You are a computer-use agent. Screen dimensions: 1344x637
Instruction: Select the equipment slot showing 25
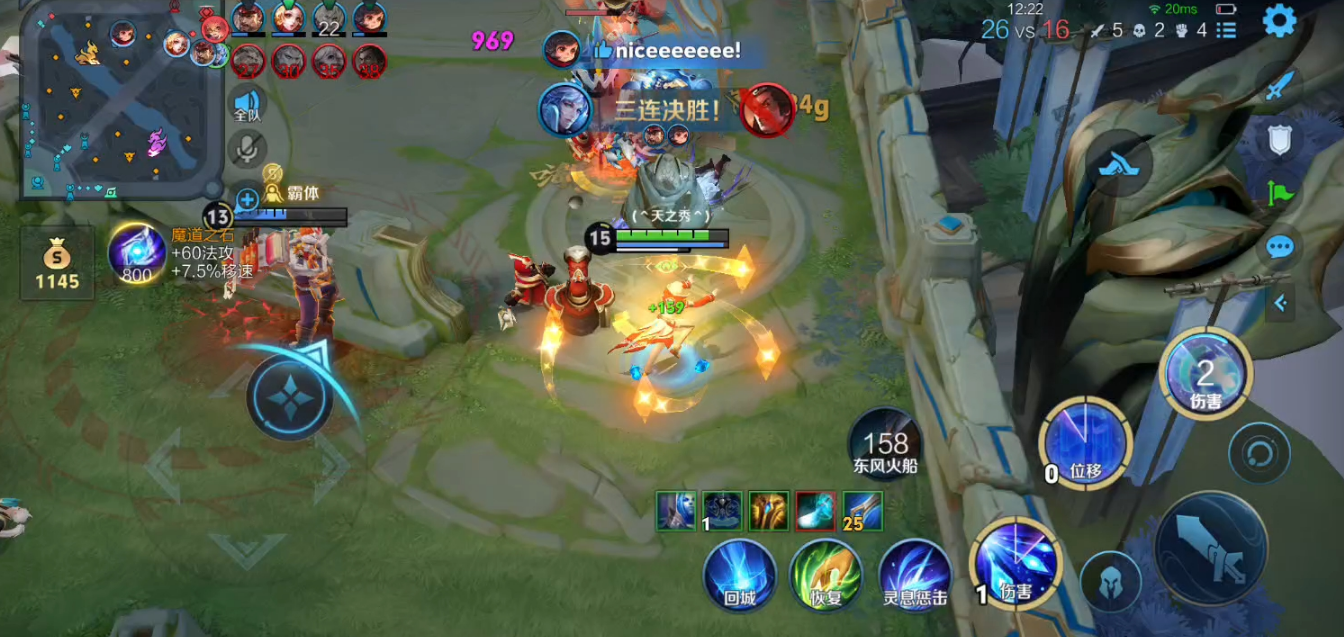tap(862, 511)
